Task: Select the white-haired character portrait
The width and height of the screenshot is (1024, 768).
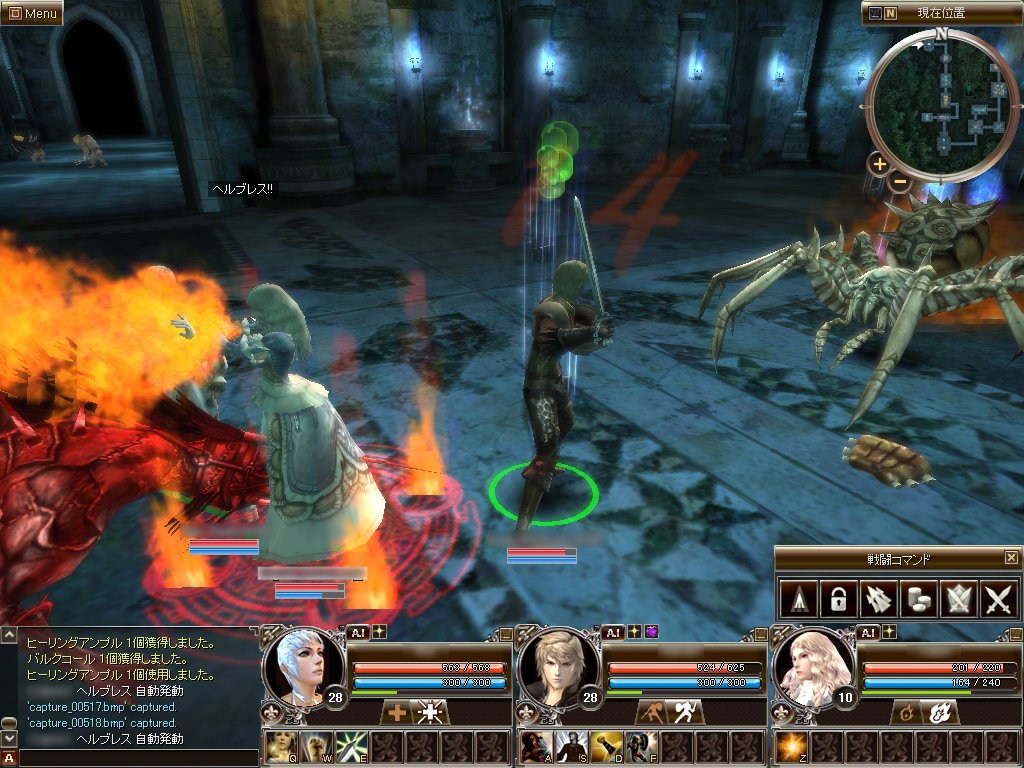Action: coord(303,665)
